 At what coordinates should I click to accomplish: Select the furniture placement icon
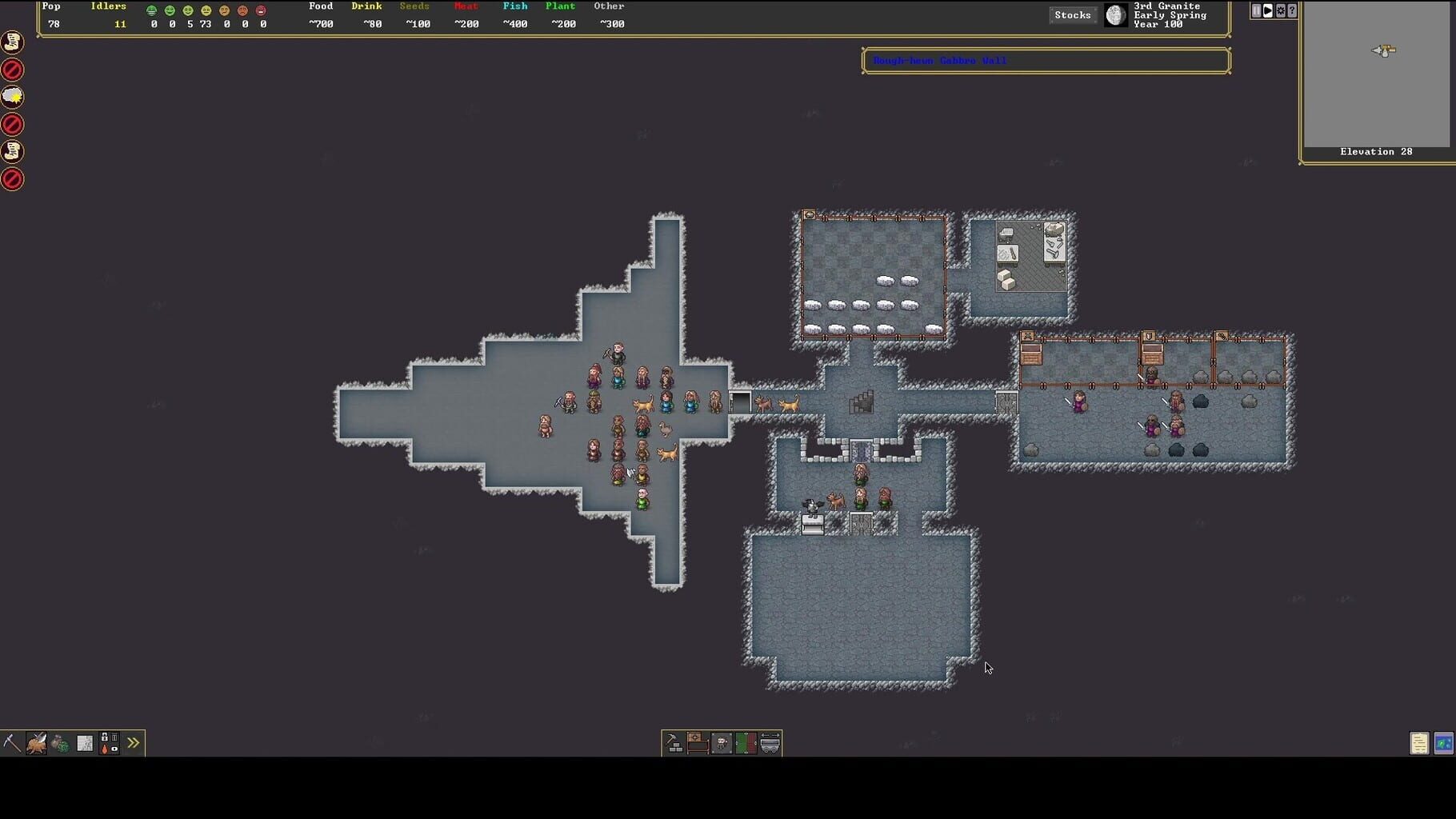point(698,742)
